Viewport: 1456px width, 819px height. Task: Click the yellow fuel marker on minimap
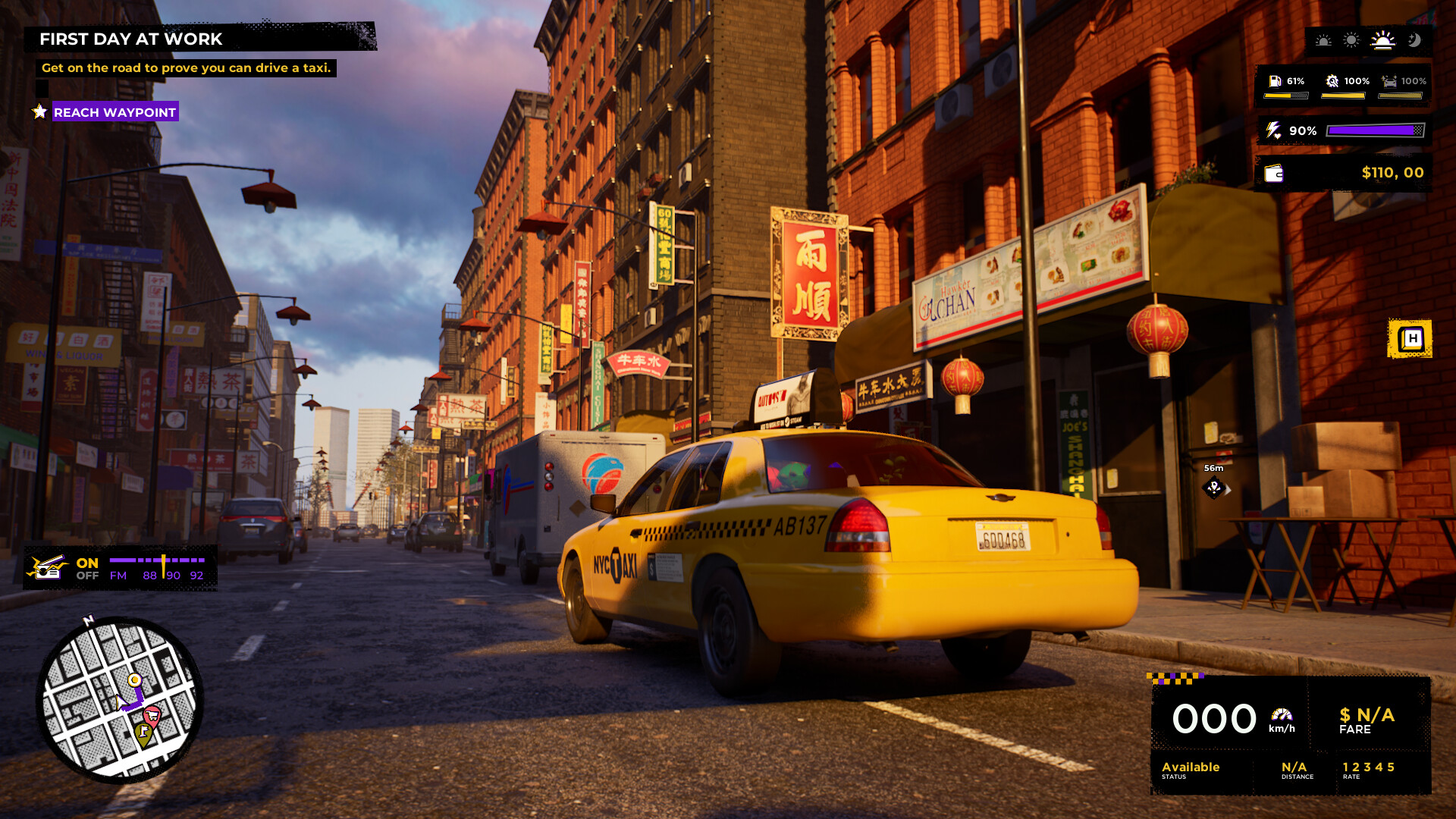143,733
